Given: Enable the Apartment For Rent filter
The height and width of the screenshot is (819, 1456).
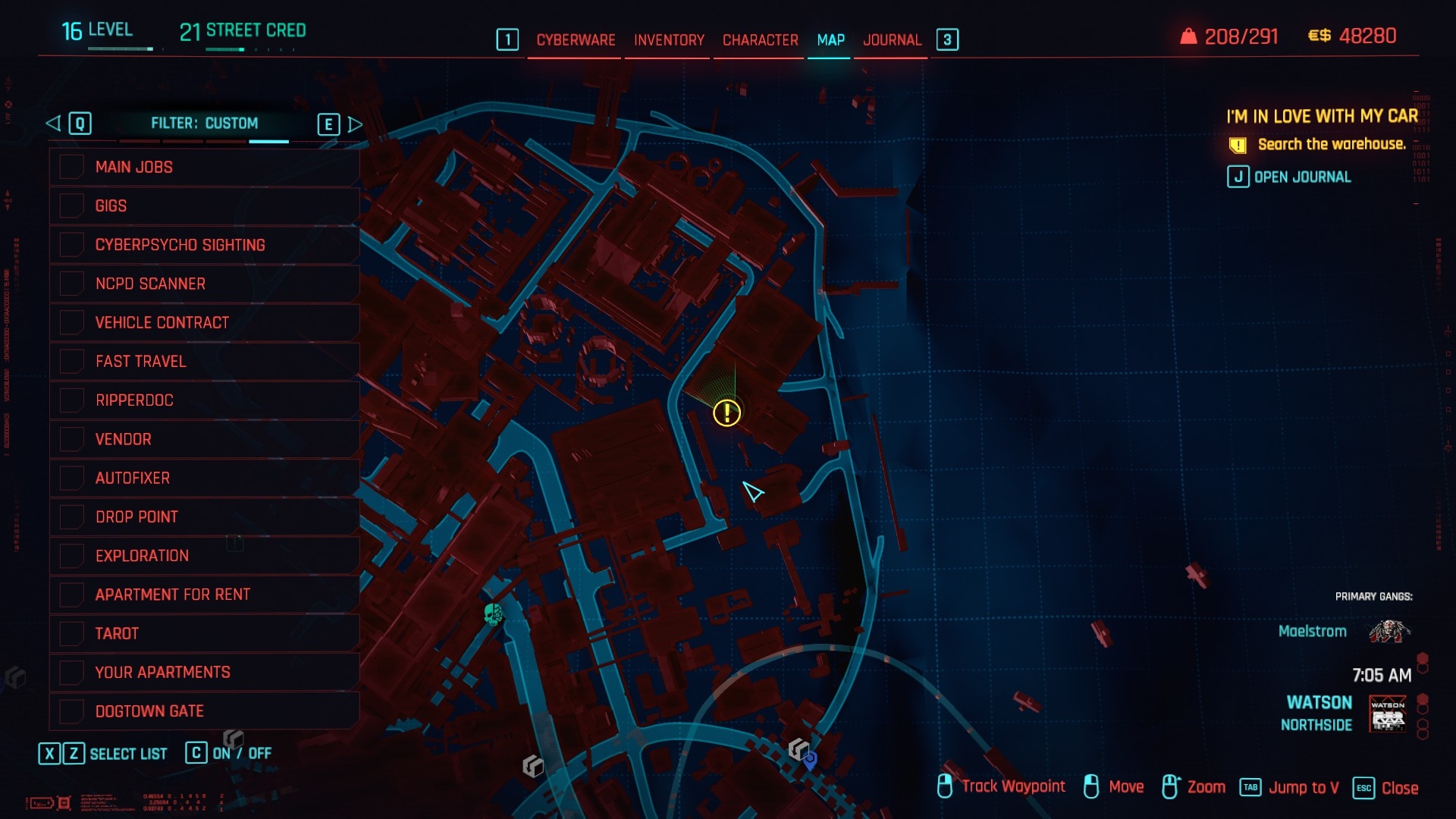Looking at the screenshot, I should 72,595.
